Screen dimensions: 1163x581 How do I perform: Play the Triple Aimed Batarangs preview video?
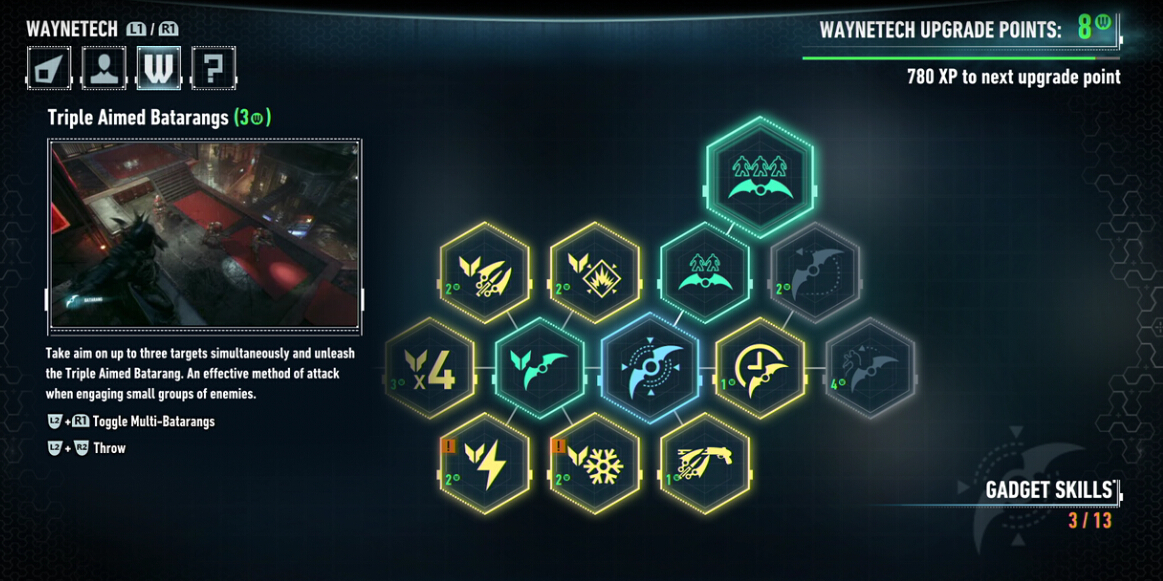(205, 234)
